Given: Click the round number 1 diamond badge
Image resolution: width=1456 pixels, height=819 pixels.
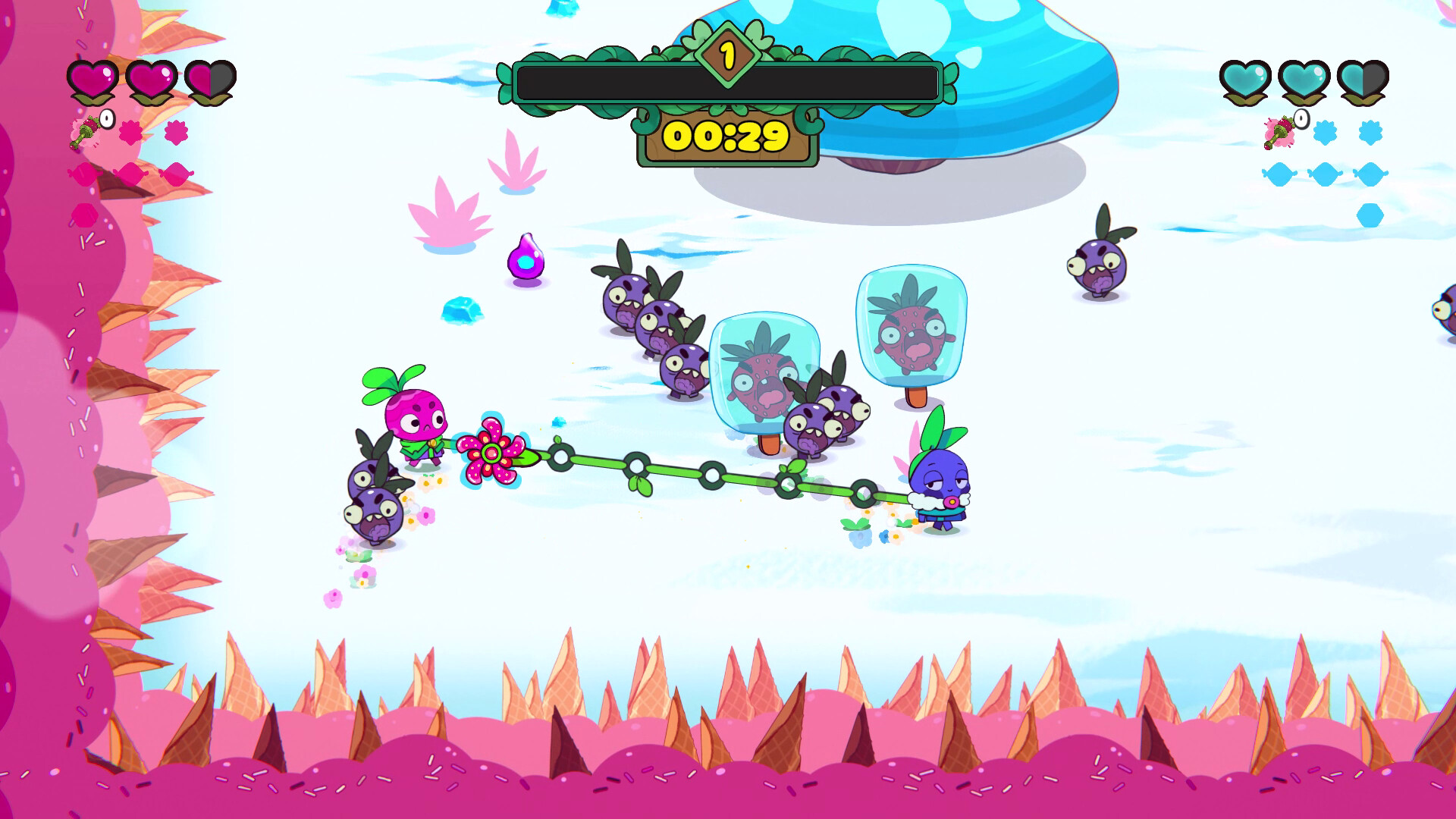Looking at the screenshot, I should (729, 54).
